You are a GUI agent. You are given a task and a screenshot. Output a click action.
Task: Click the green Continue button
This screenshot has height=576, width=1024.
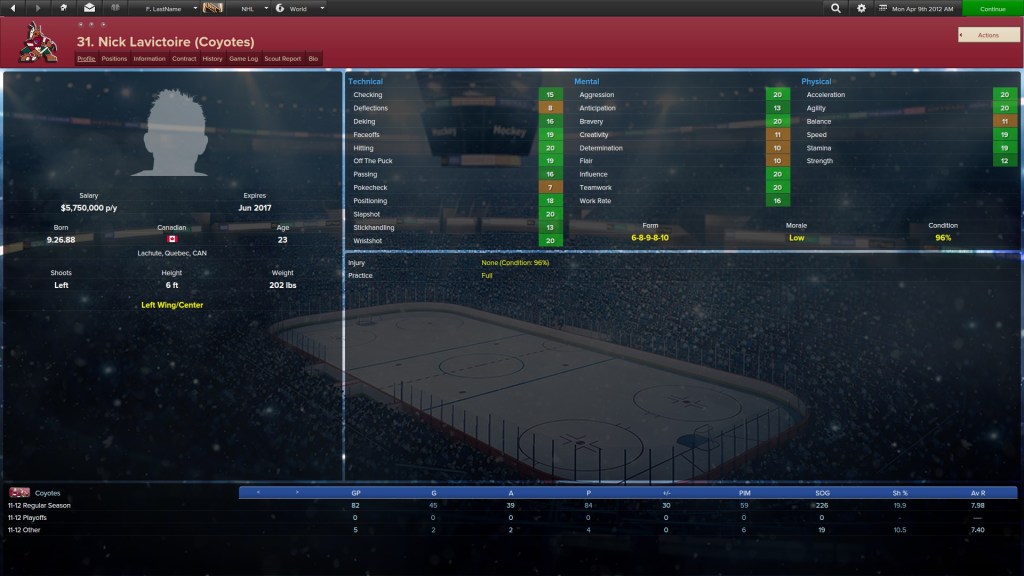coord(992,8)
